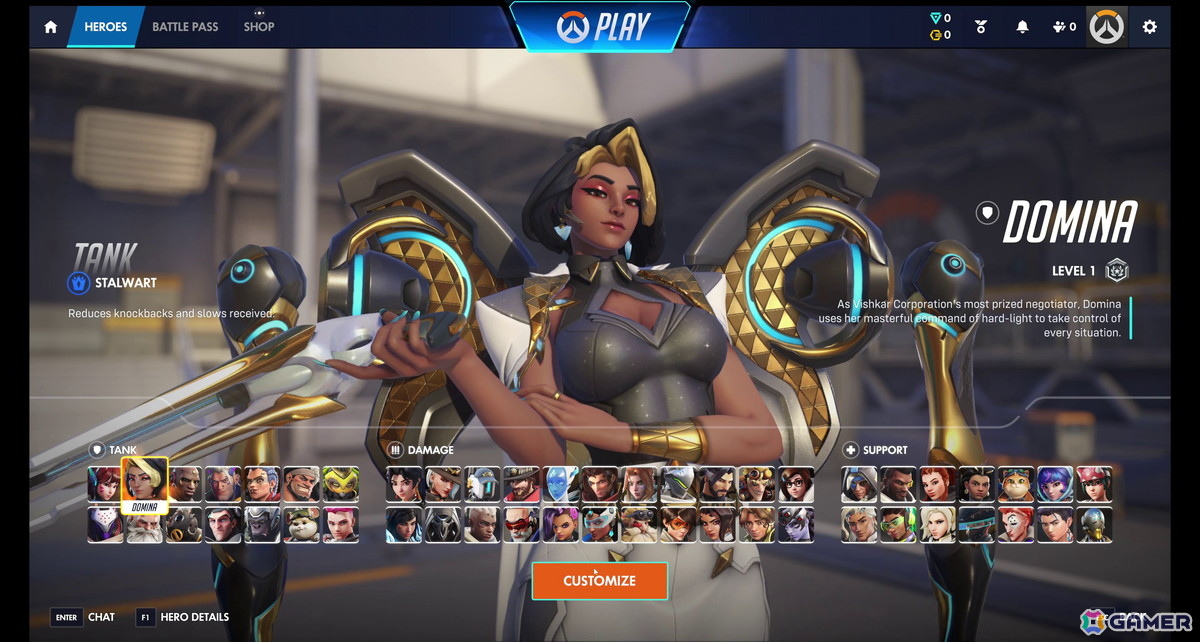This screenshot has height=642, width=1200.
Task: Switch to the Battle Pass tab
Action: tap(185, 27)
